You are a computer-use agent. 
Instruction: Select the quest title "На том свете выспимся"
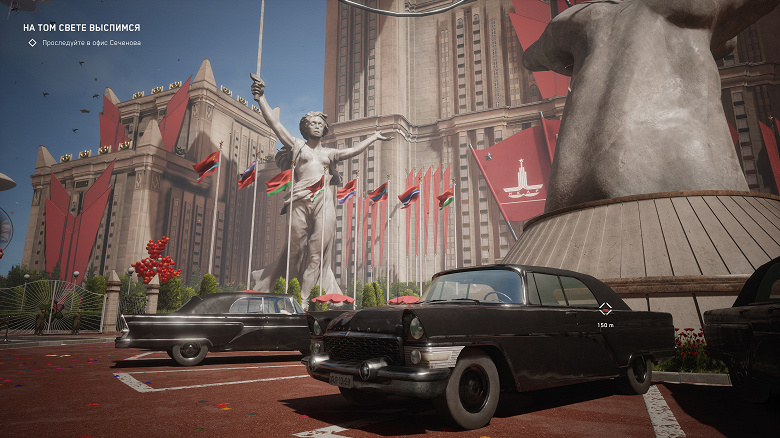(81, 28)
